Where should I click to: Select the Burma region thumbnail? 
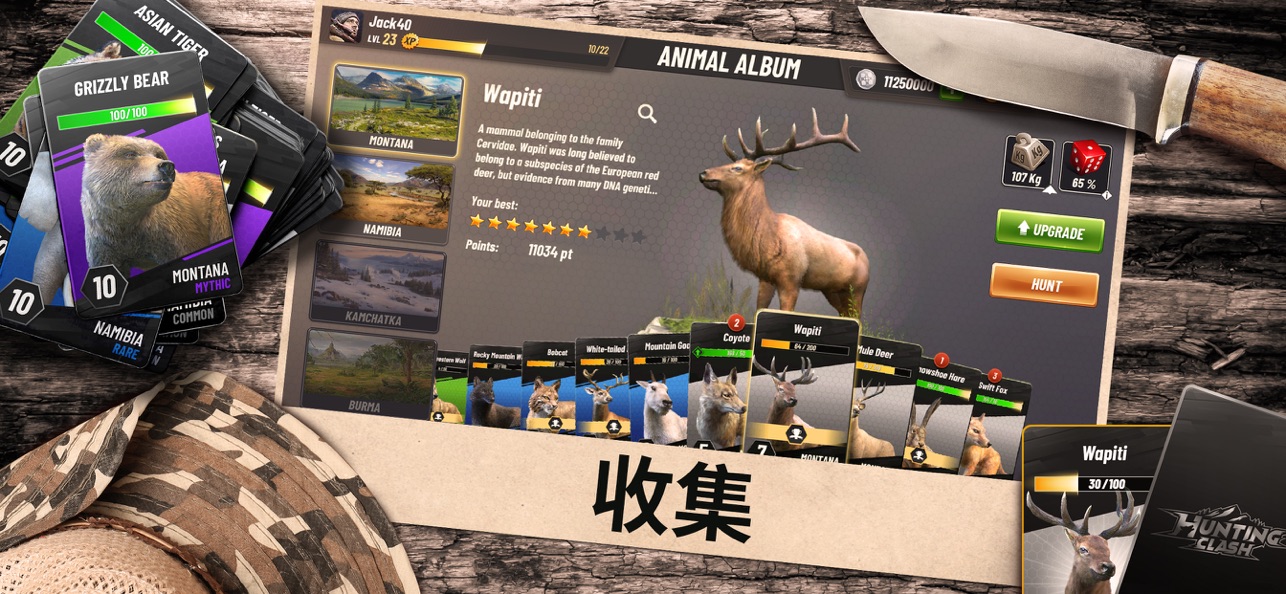click(370, 372)
